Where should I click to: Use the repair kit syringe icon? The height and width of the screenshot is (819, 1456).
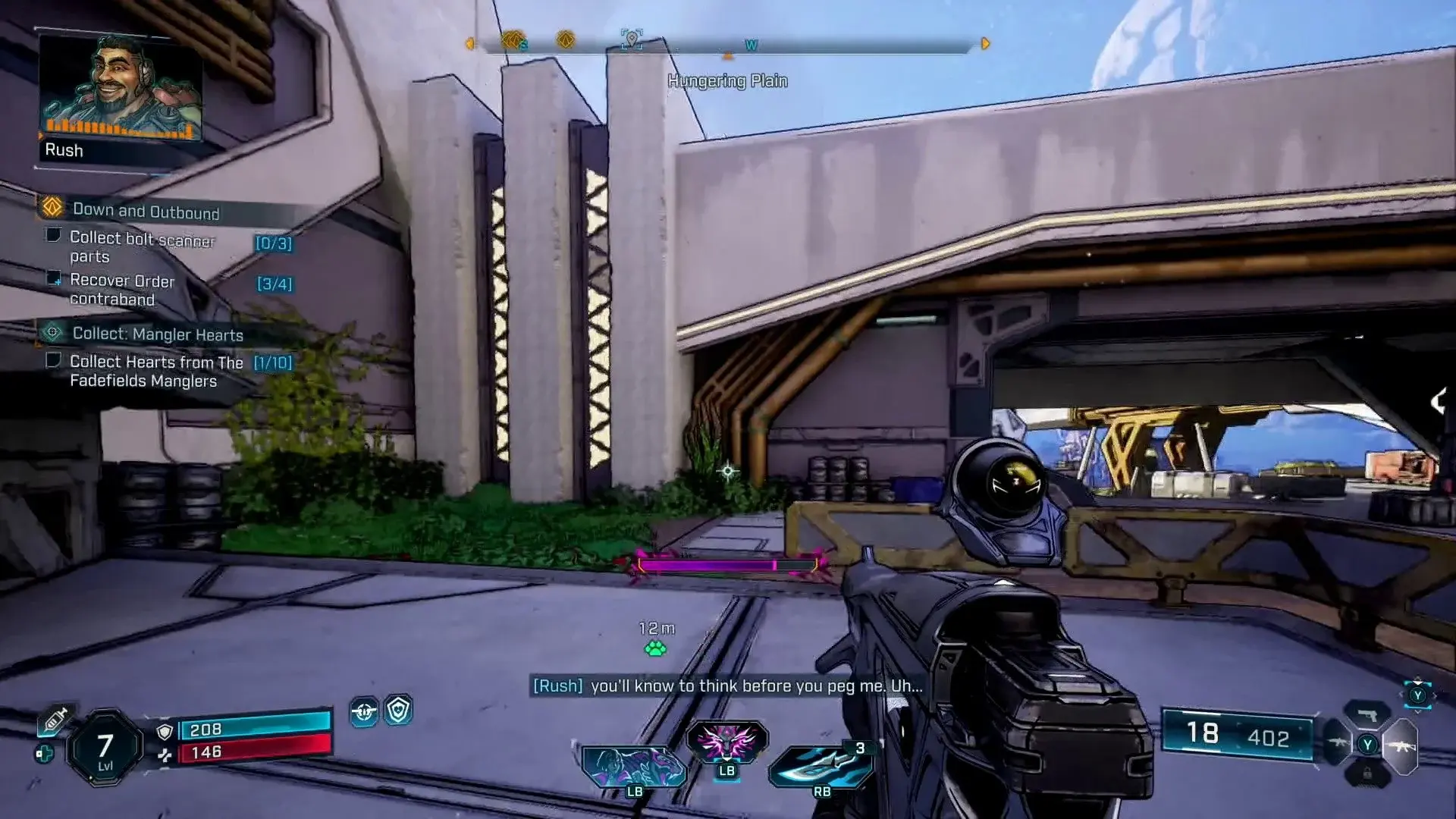click(x=55, y=721)
